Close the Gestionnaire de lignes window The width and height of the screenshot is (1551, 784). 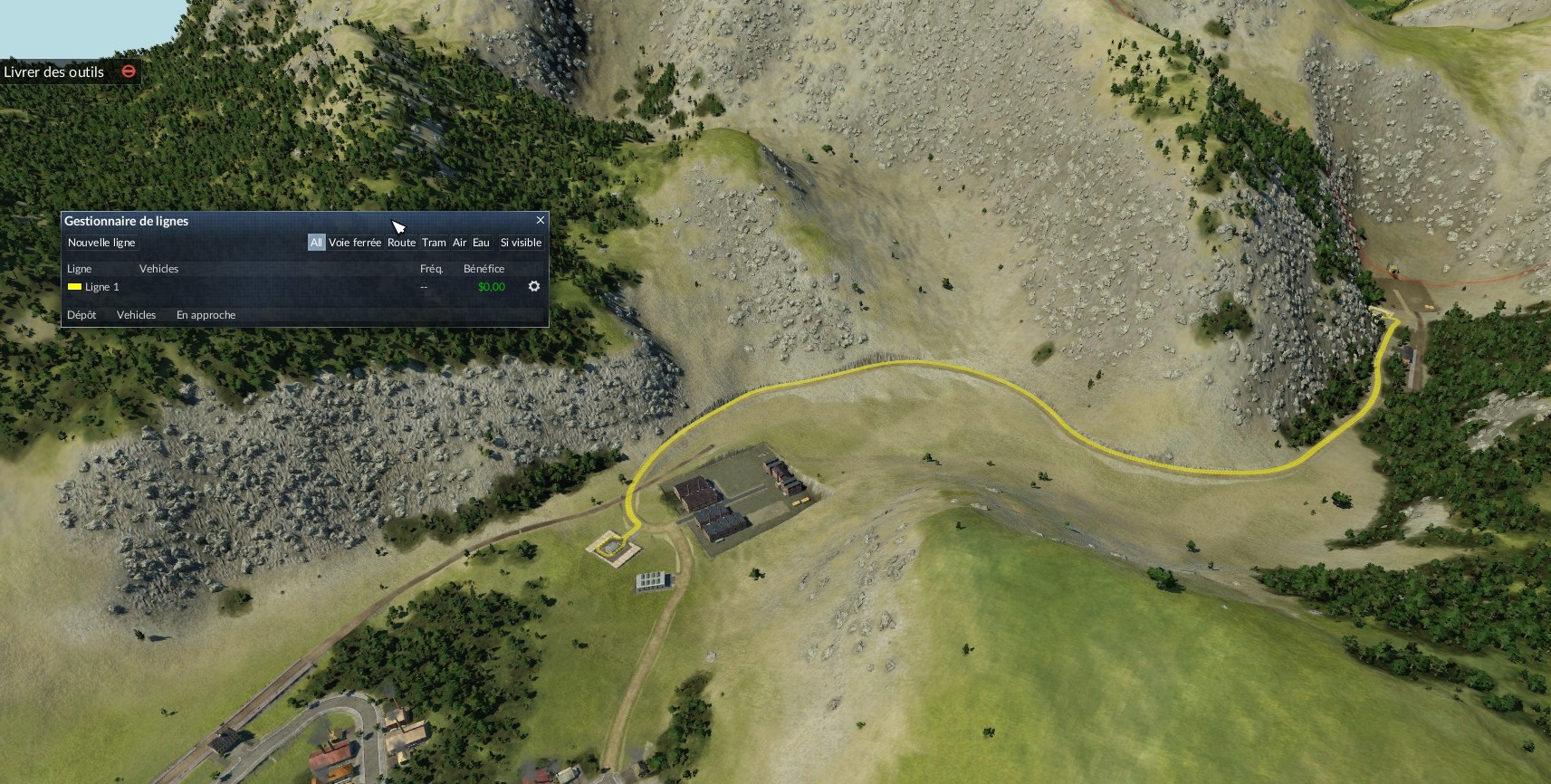(541, 220)
